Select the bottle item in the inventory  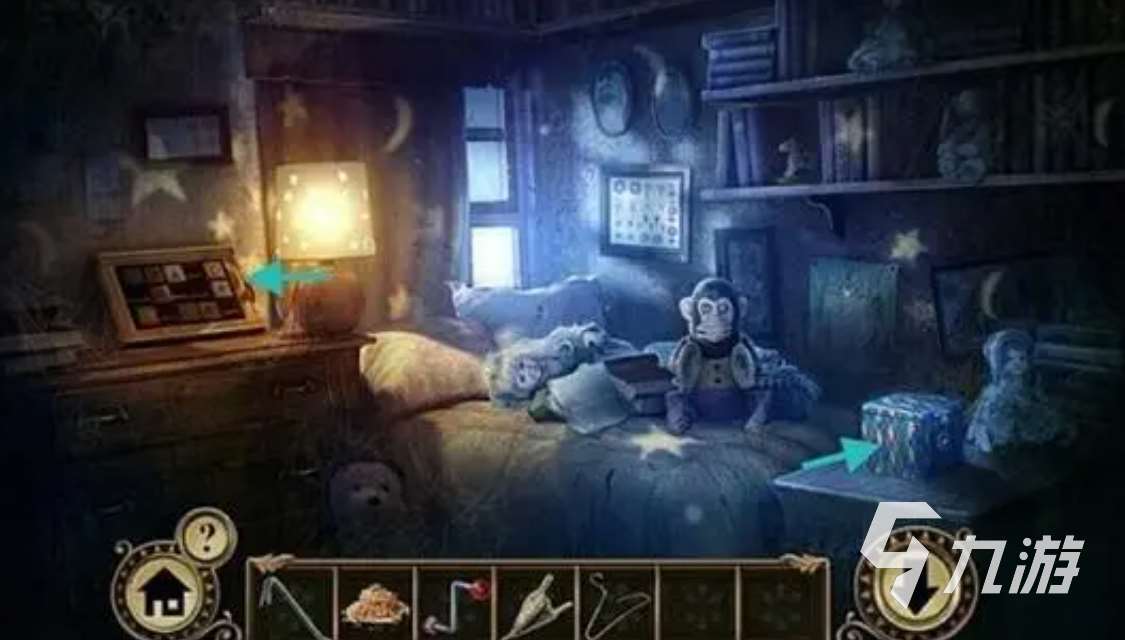534,603
